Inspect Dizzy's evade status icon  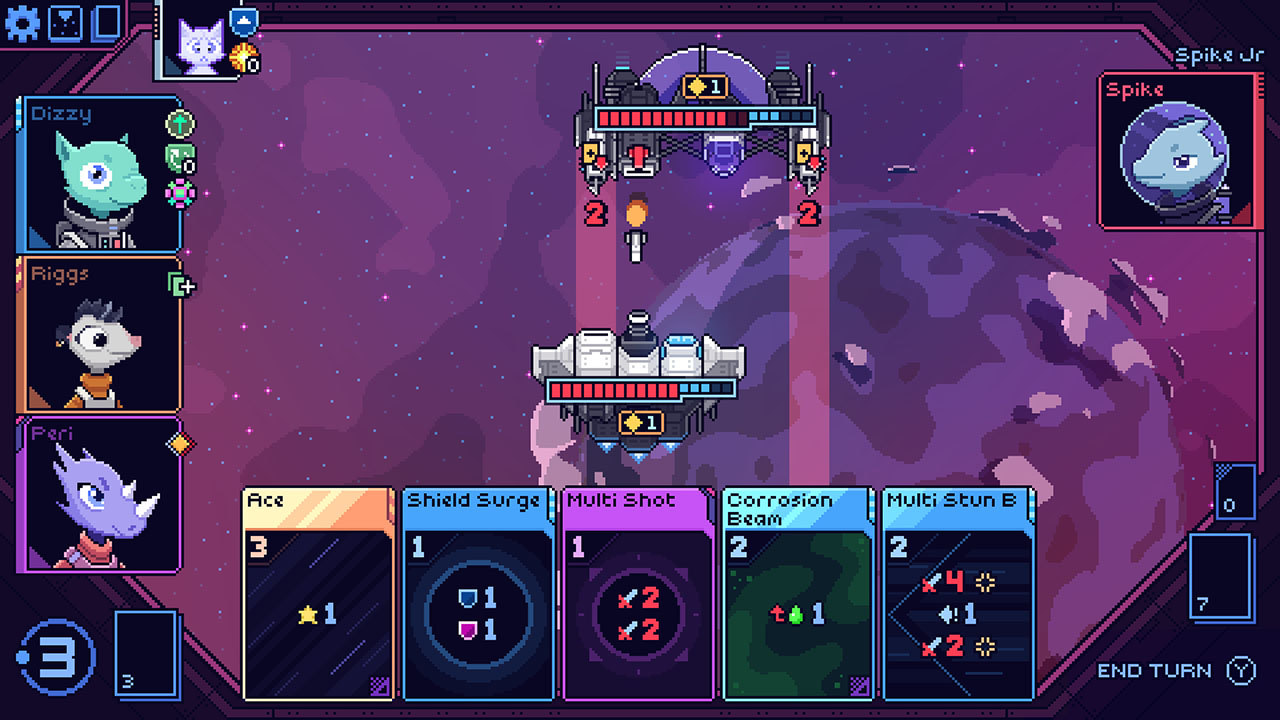[x=179, y=124]
